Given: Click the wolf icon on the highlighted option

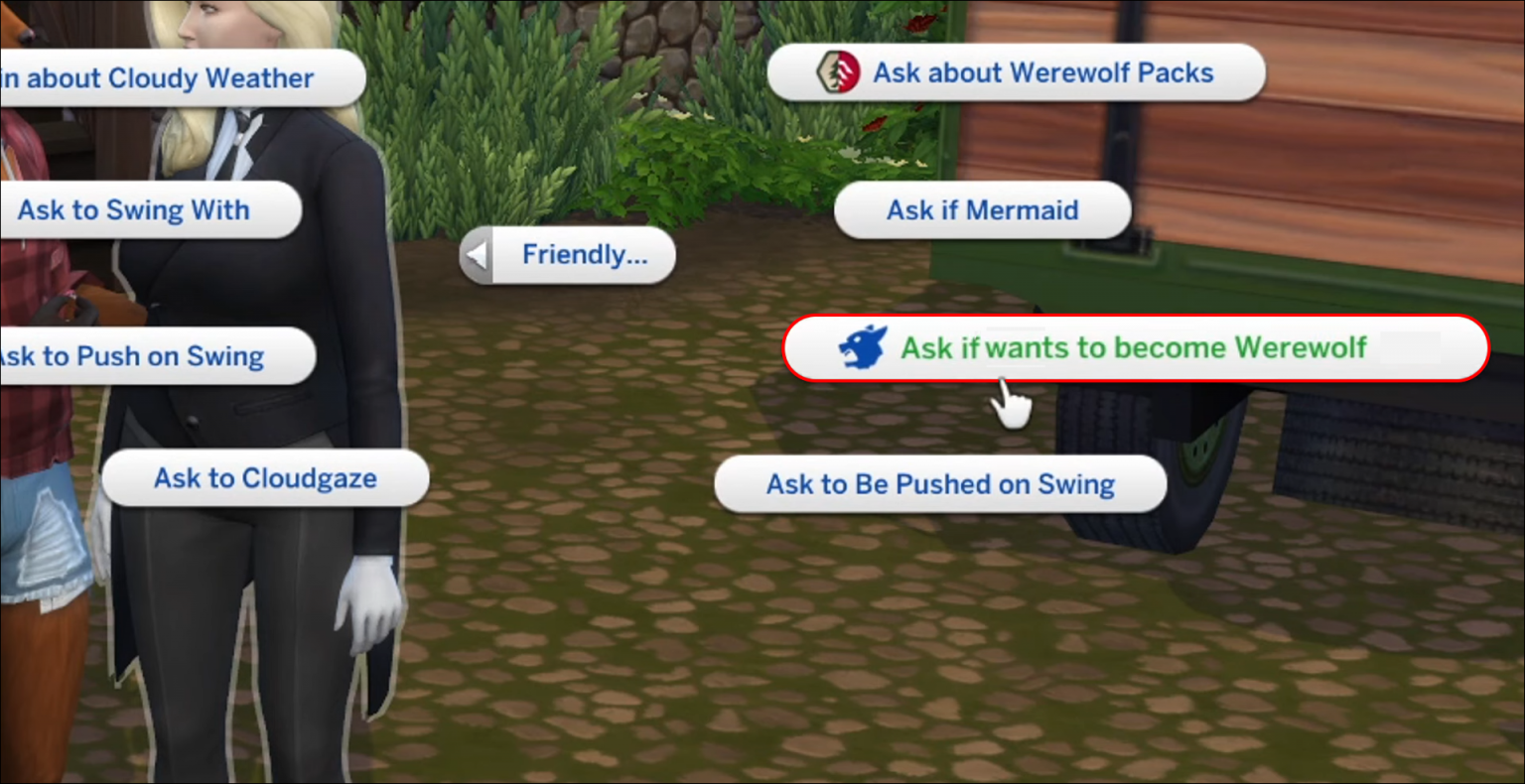Looking at the screenshot, I should point(863,348).
